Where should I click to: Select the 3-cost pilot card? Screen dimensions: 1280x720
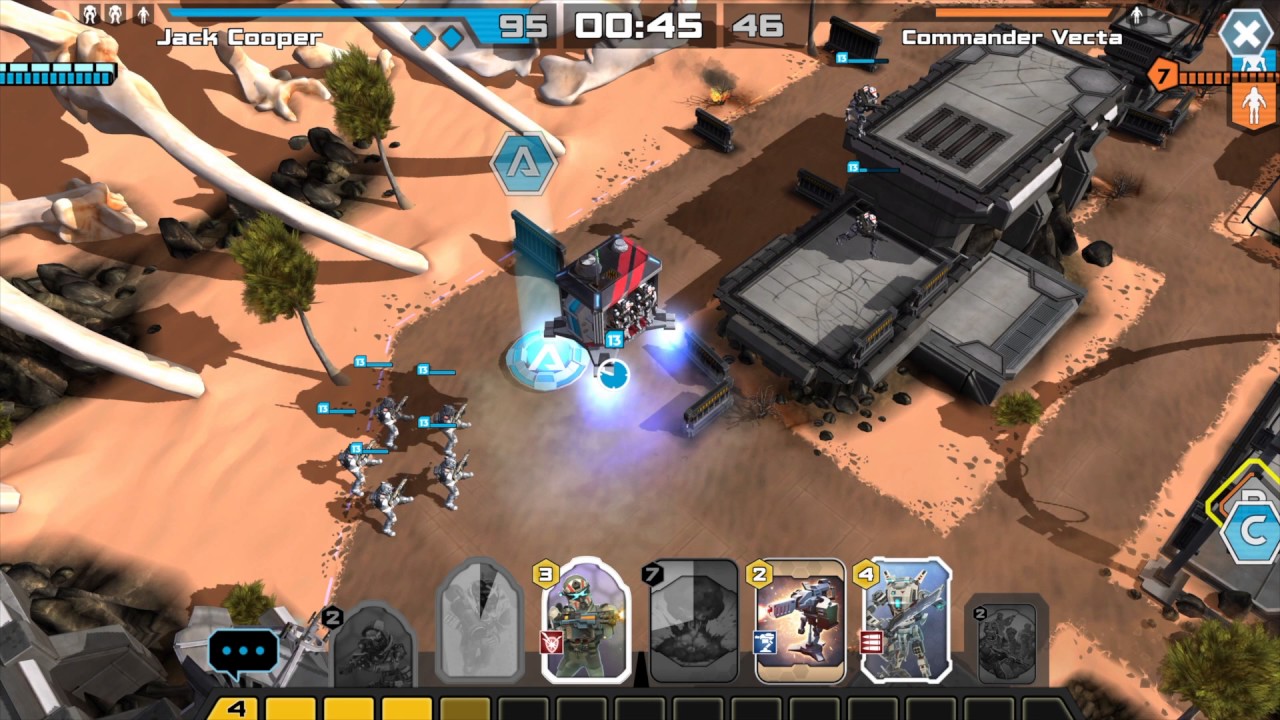[x=587, y=622]
